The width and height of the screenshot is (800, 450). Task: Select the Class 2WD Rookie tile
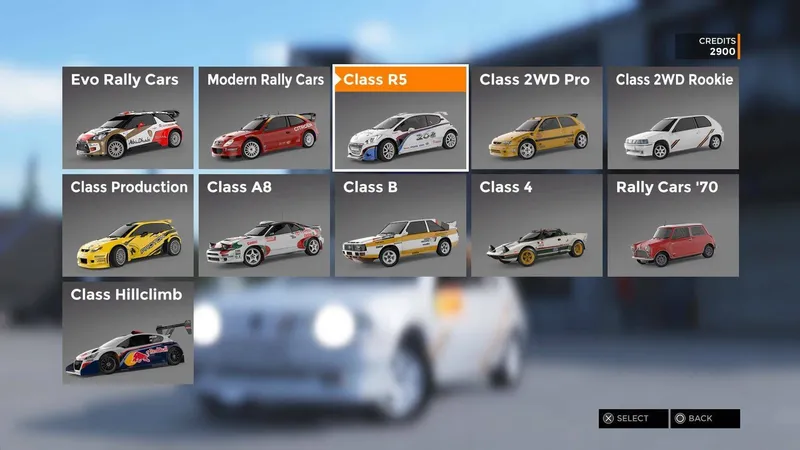pos(673,118)
